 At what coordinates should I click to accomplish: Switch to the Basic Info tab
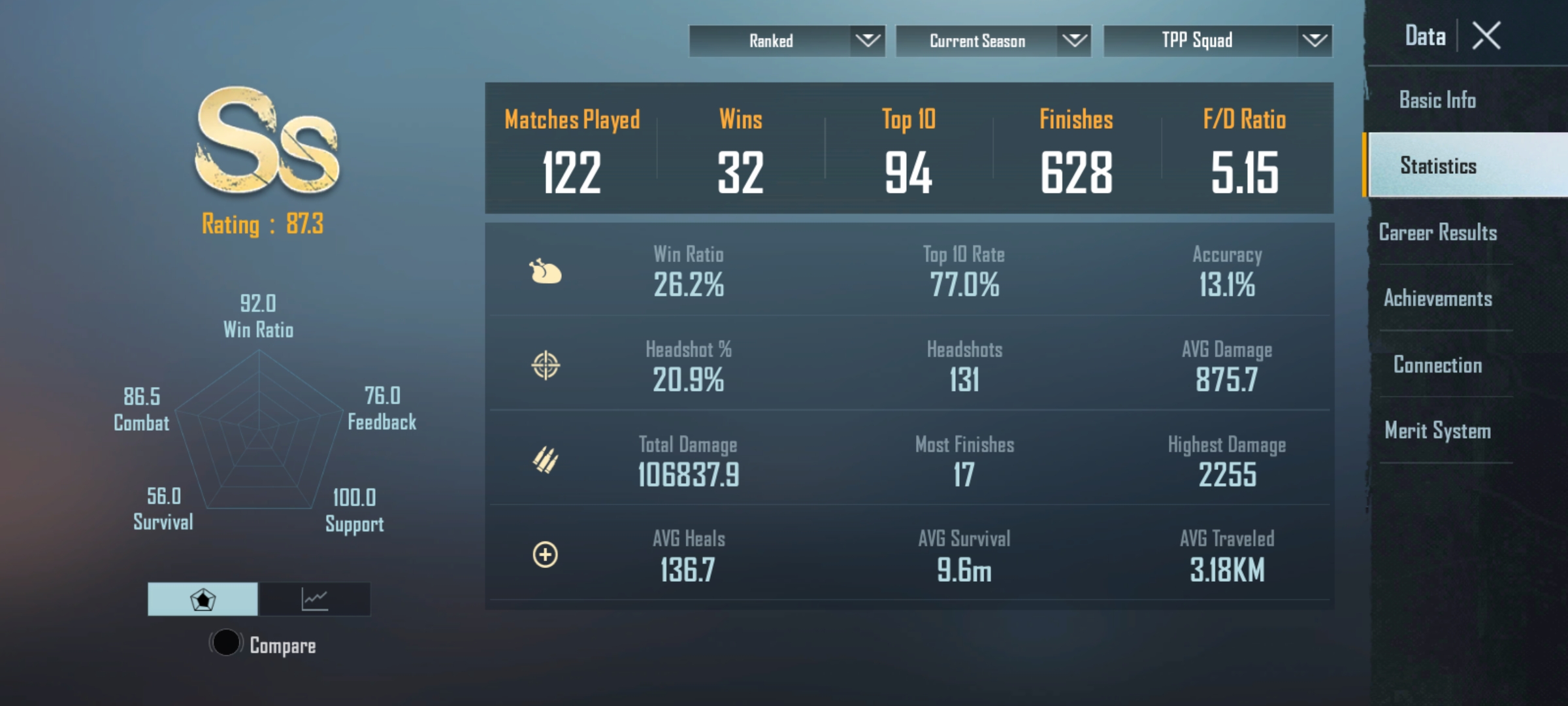(x=1437, y=100)
